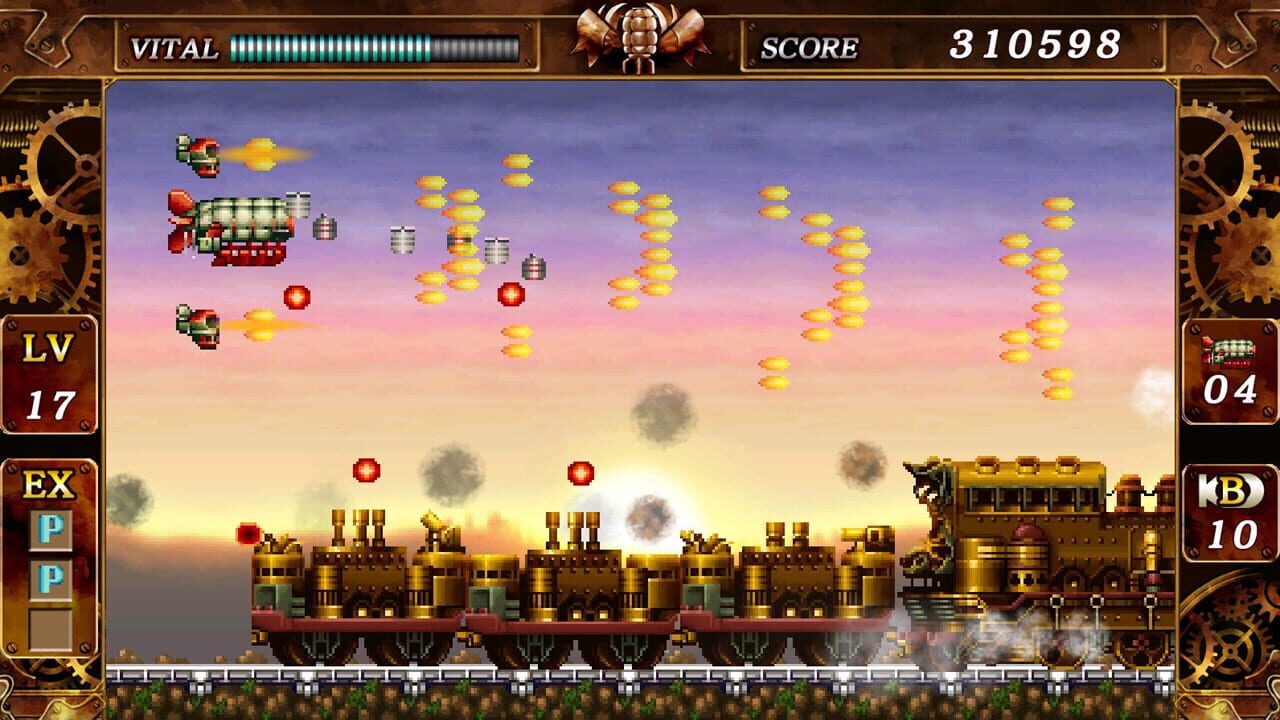Click the teal VITAL health bar

pyautogui.click(x=330, y=45)
